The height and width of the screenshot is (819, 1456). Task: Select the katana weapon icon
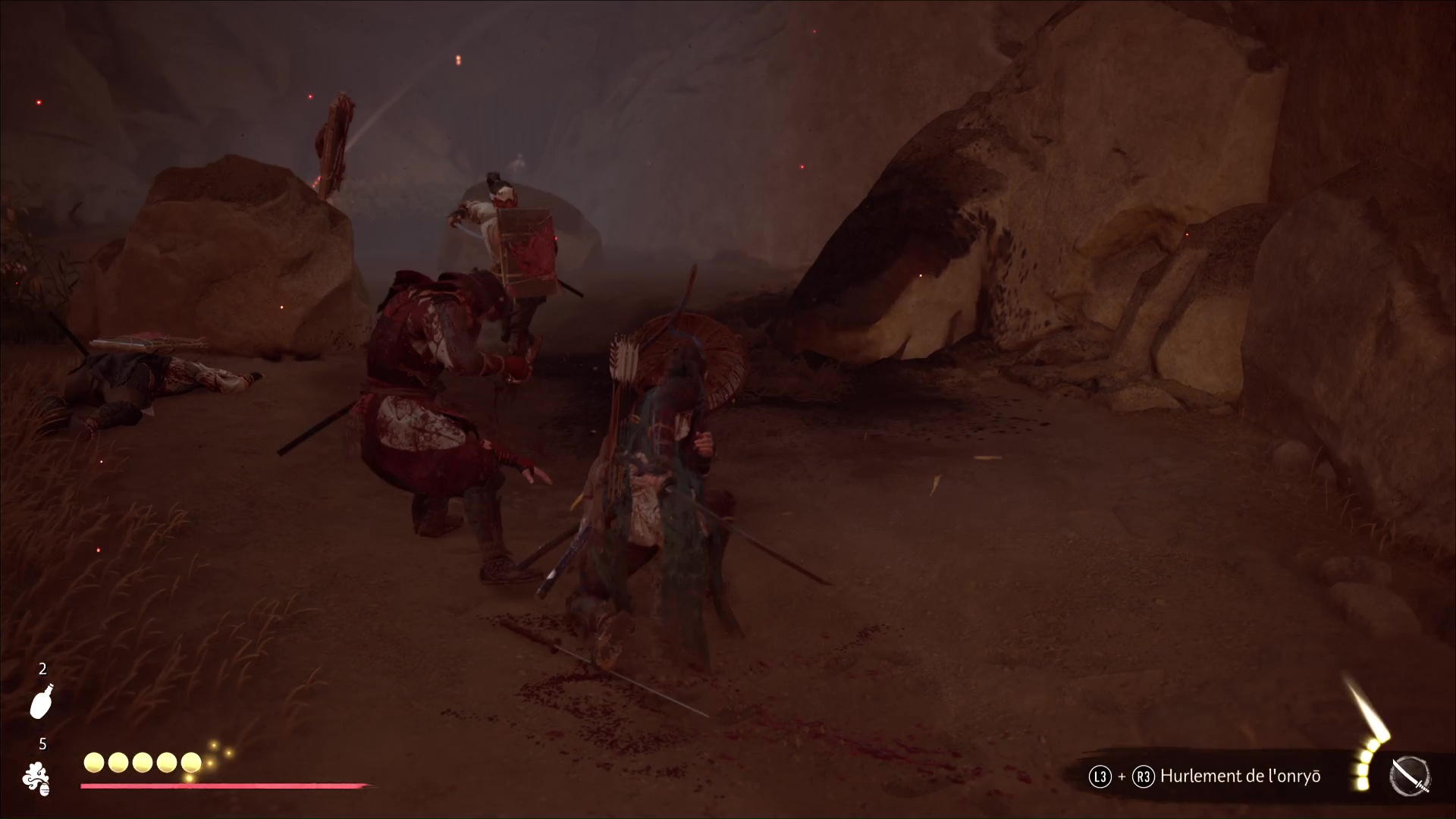1410,777
